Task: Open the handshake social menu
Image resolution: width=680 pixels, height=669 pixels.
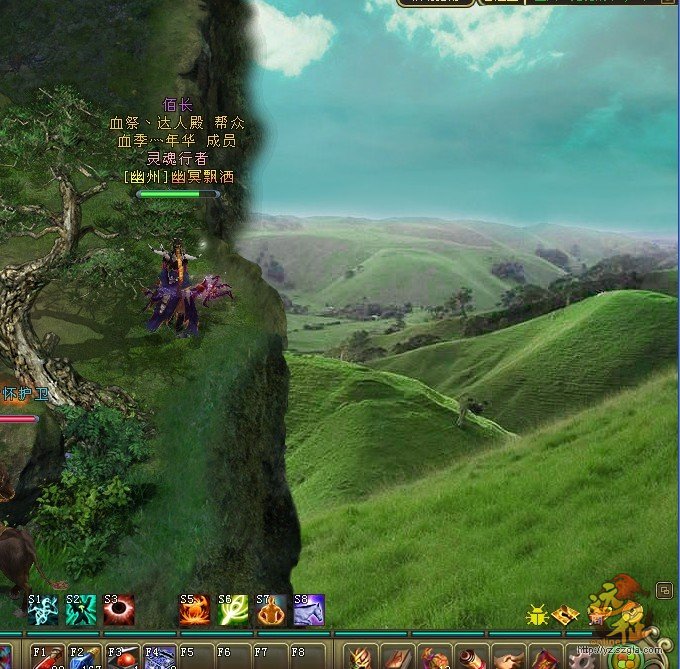Action: (x=508, y=658)
